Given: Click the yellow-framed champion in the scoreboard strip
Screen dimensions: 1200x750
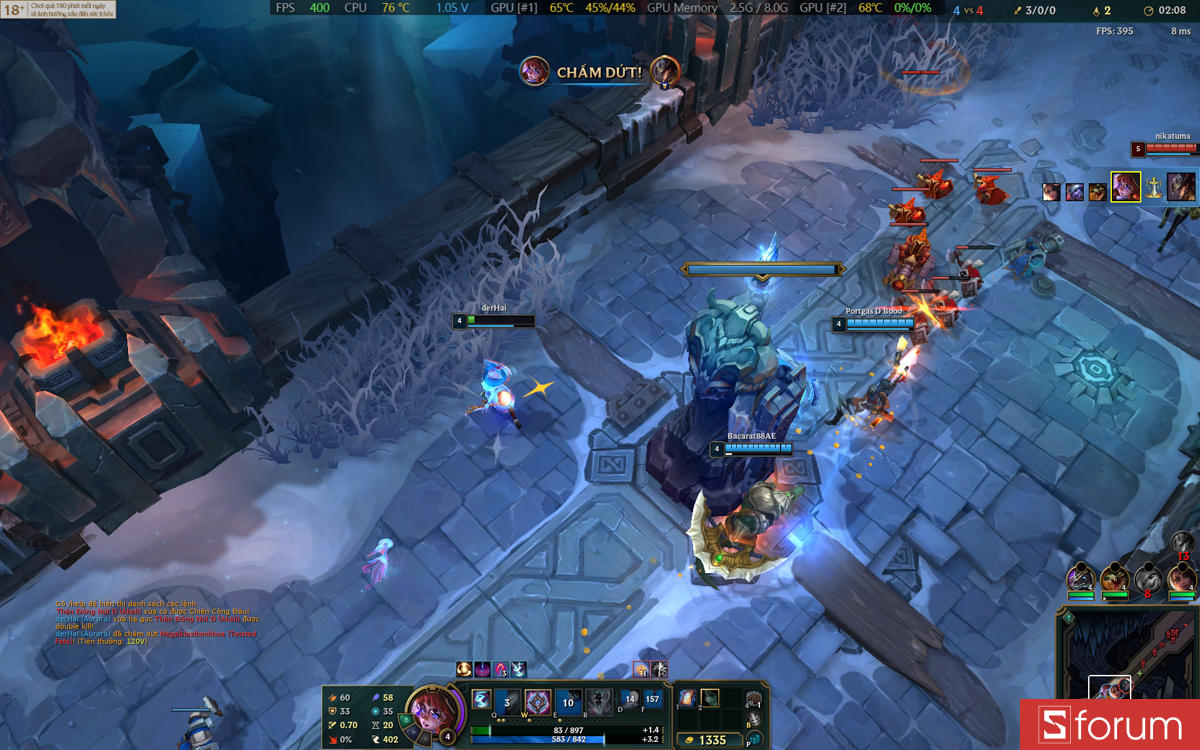Looking at the screenshot, I should pyautogui.click(x=1125, y=187).
